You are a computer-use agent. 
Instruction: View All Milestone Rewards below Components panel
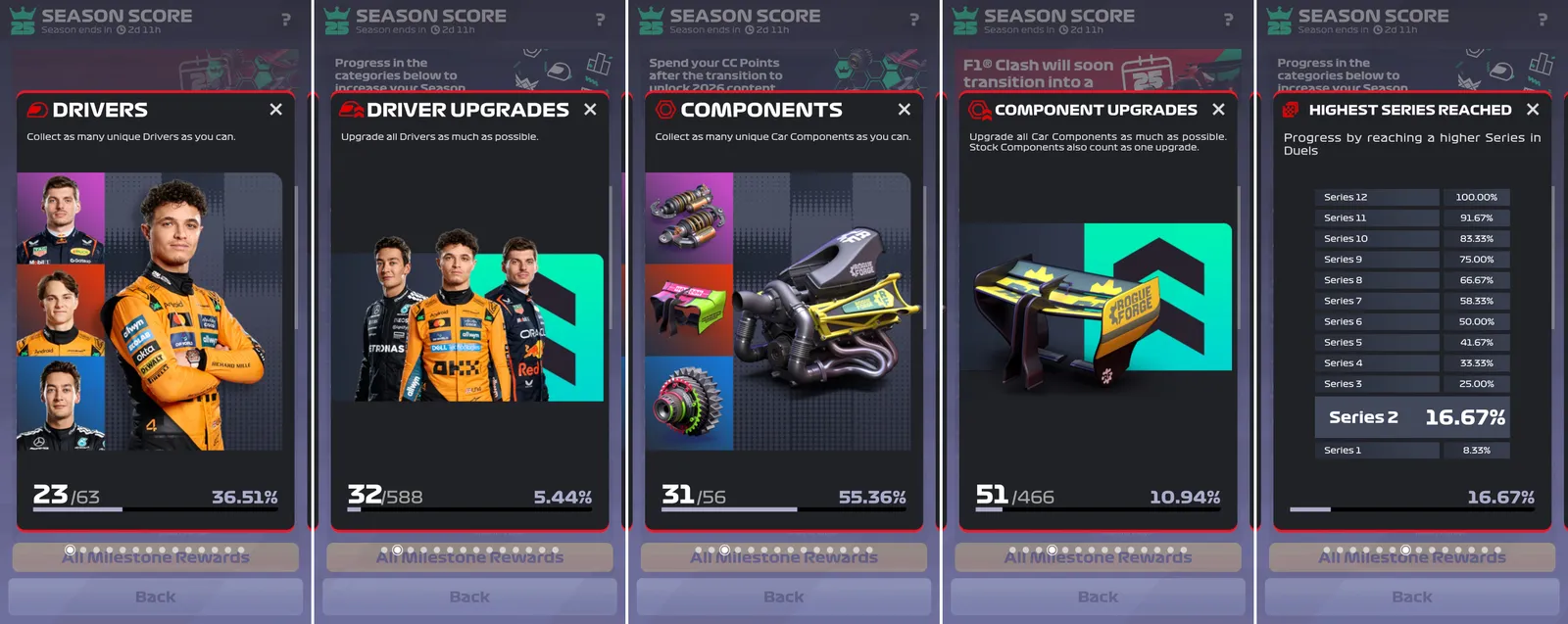tap(784, 558)
